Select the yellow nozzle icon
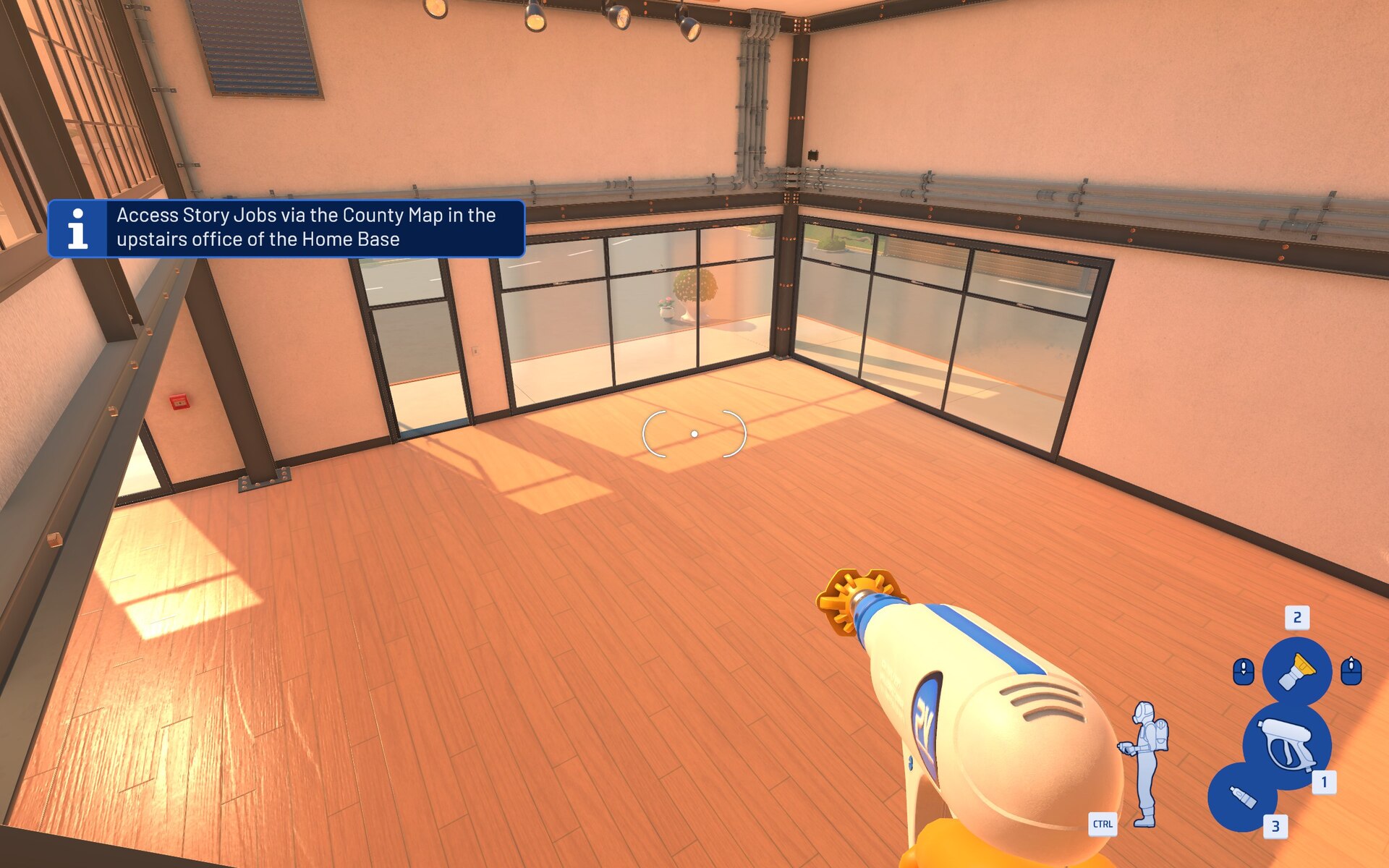Screen dimensions: 1389x868 pyautogui.click(x=1296, y=671)
